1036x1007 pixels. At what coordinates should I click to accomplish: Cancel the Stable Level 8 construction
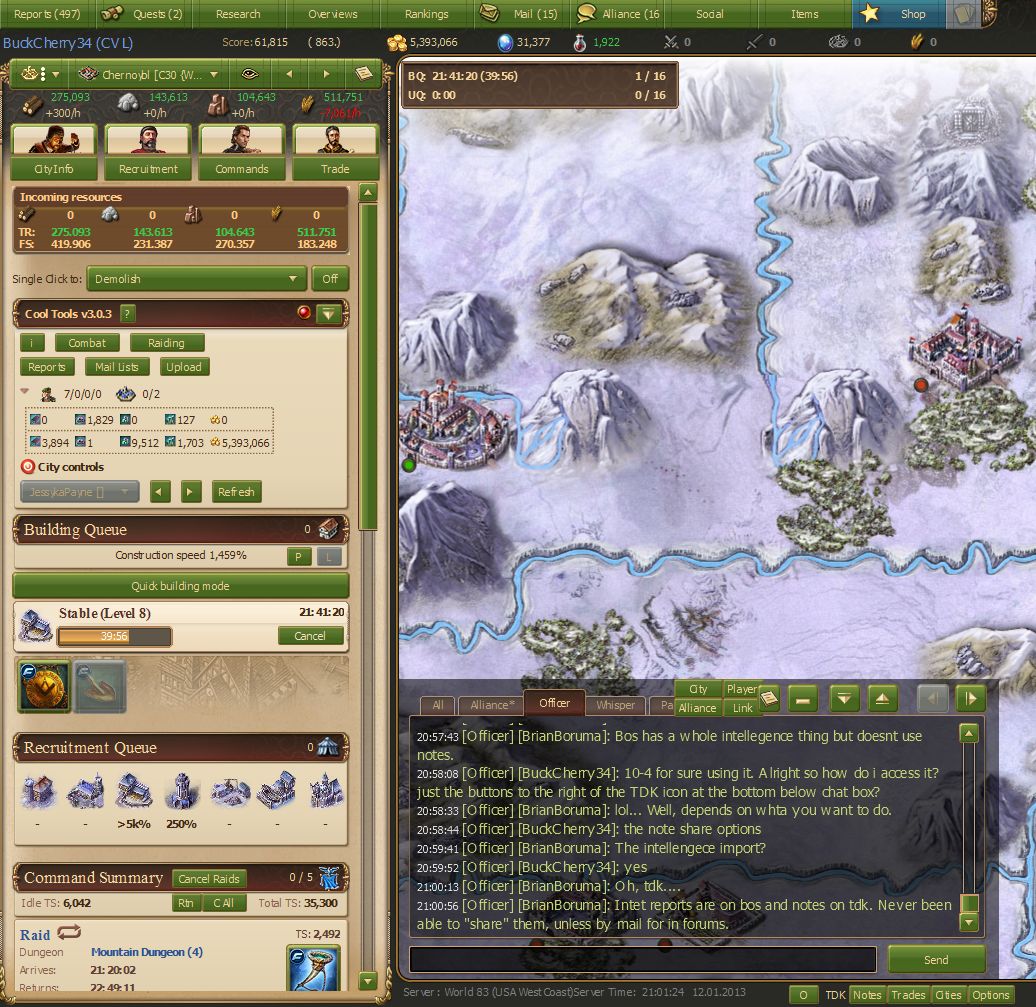(x=310, y=636)
